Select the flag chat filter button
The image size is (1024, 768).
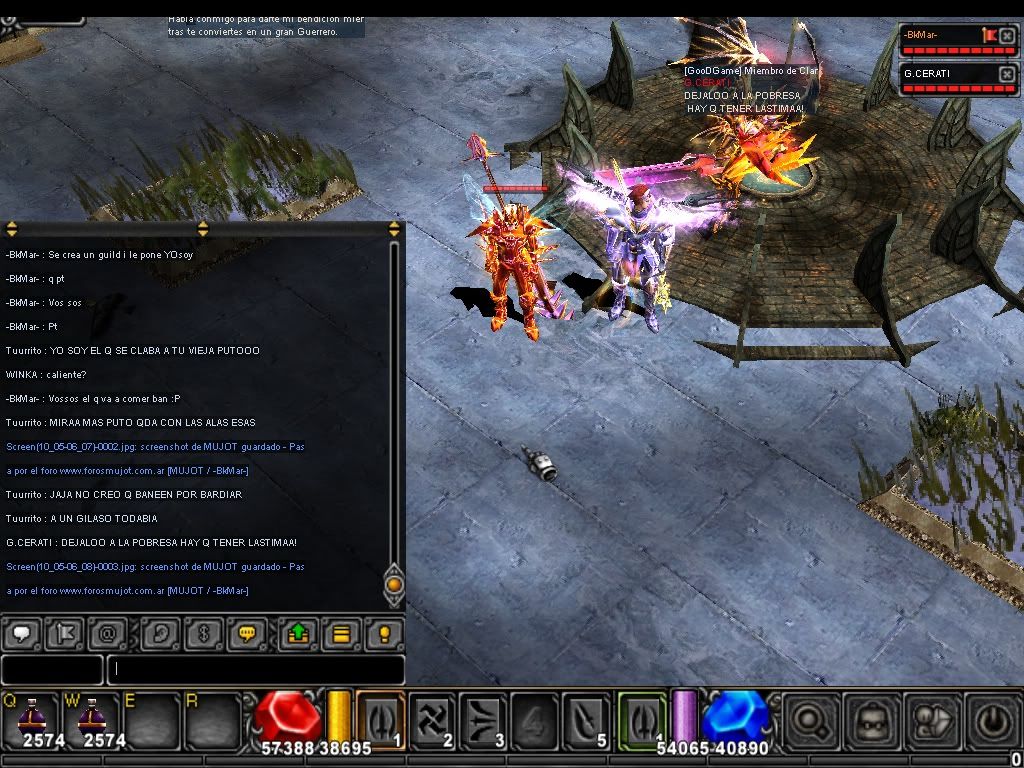65,634
